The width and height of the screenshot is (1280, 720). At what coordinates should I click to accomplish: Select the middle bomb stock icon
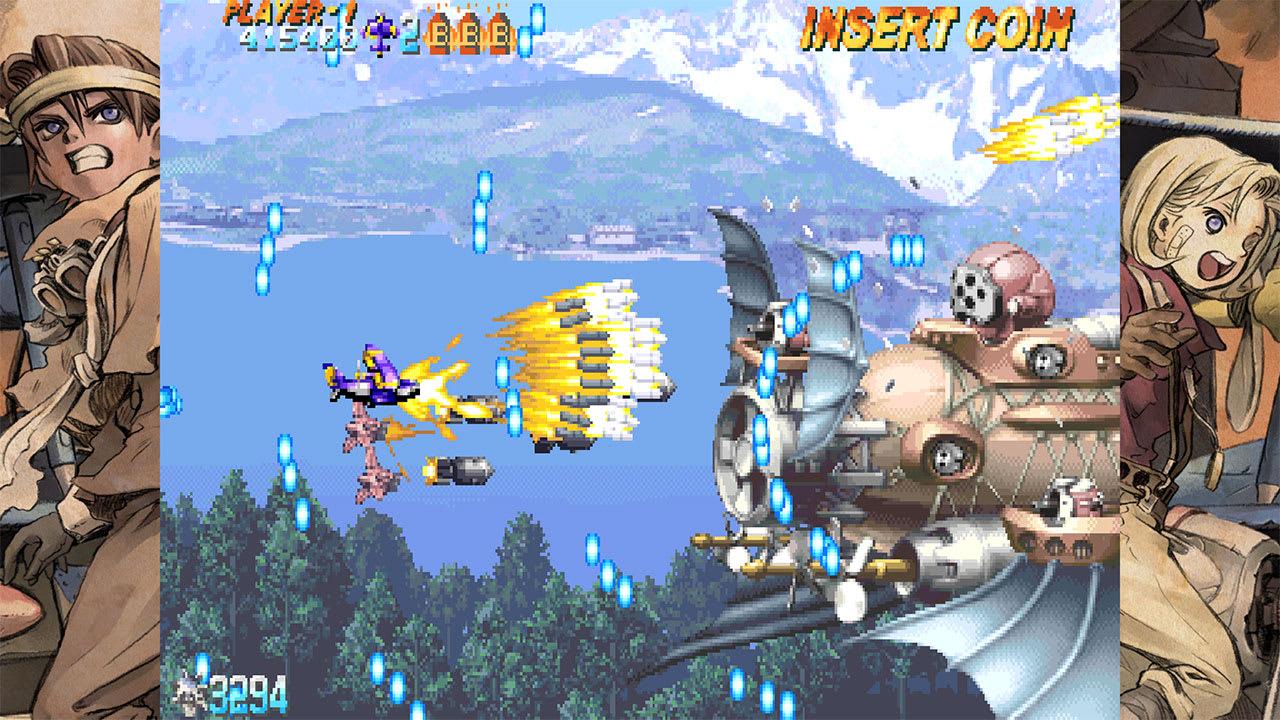467,32
